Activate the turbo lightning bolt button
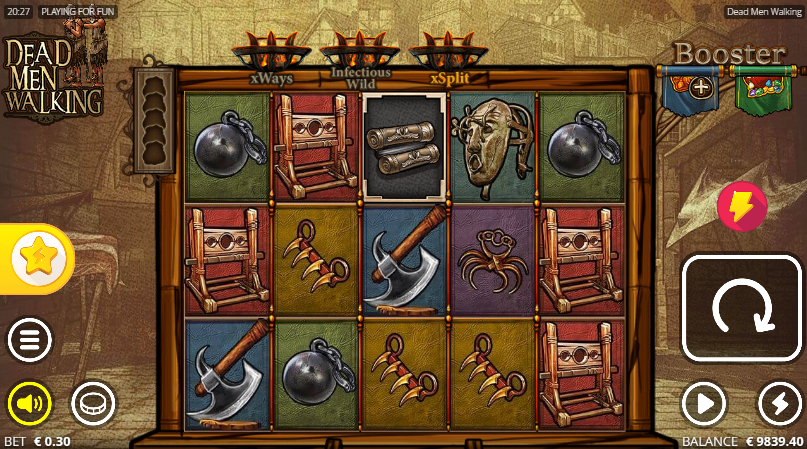This screenshot has height=449, width=807. pyautogui.click(x=780, y=404)
